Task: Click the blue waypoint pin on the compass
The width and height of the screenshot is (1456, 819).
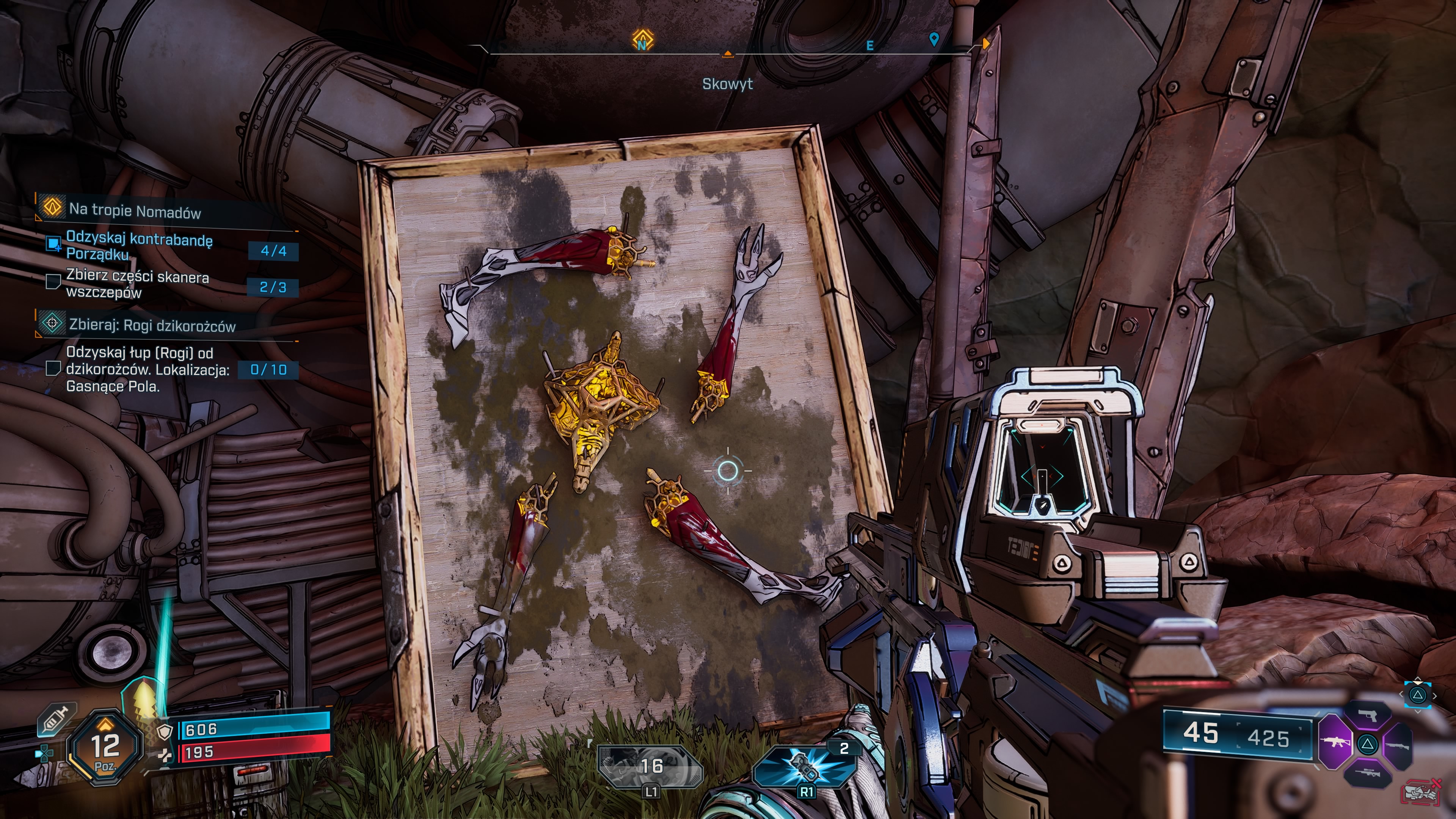Action: 934,39
